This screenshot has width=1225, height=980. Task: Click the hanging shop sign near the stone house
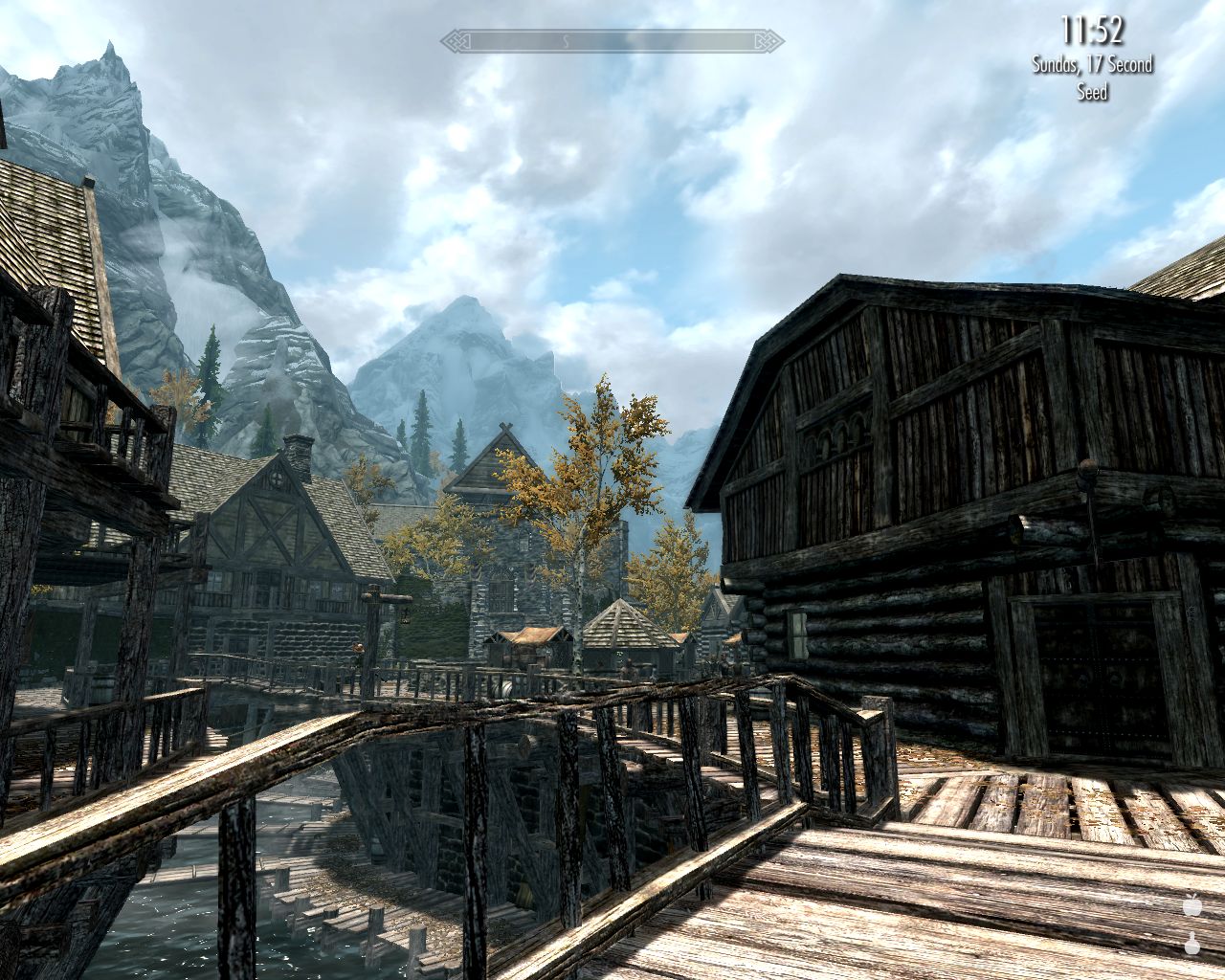[x=405, y=614]
